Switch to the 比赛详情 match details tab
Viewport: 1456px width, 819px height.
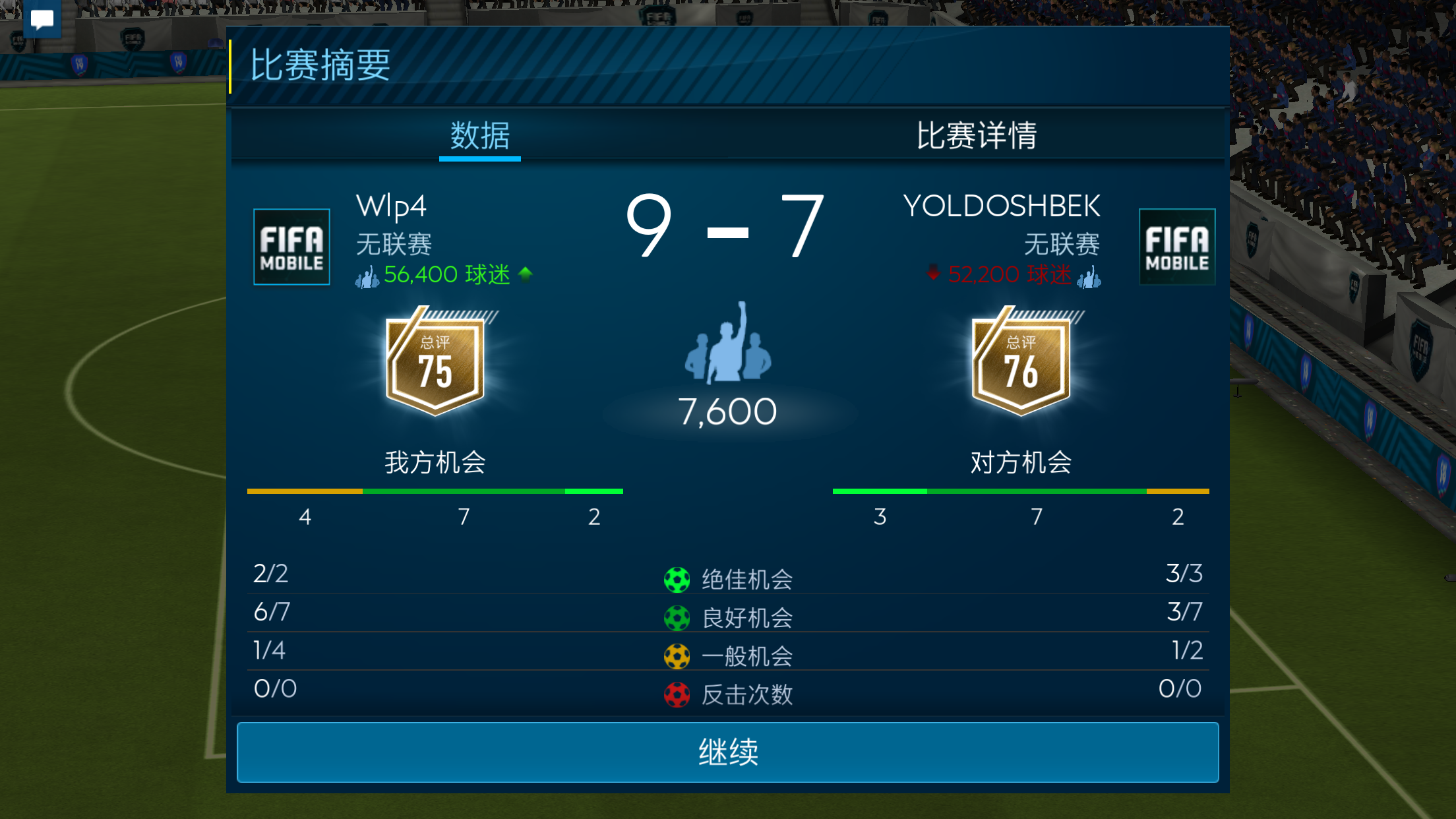click(x=976, y=136)
